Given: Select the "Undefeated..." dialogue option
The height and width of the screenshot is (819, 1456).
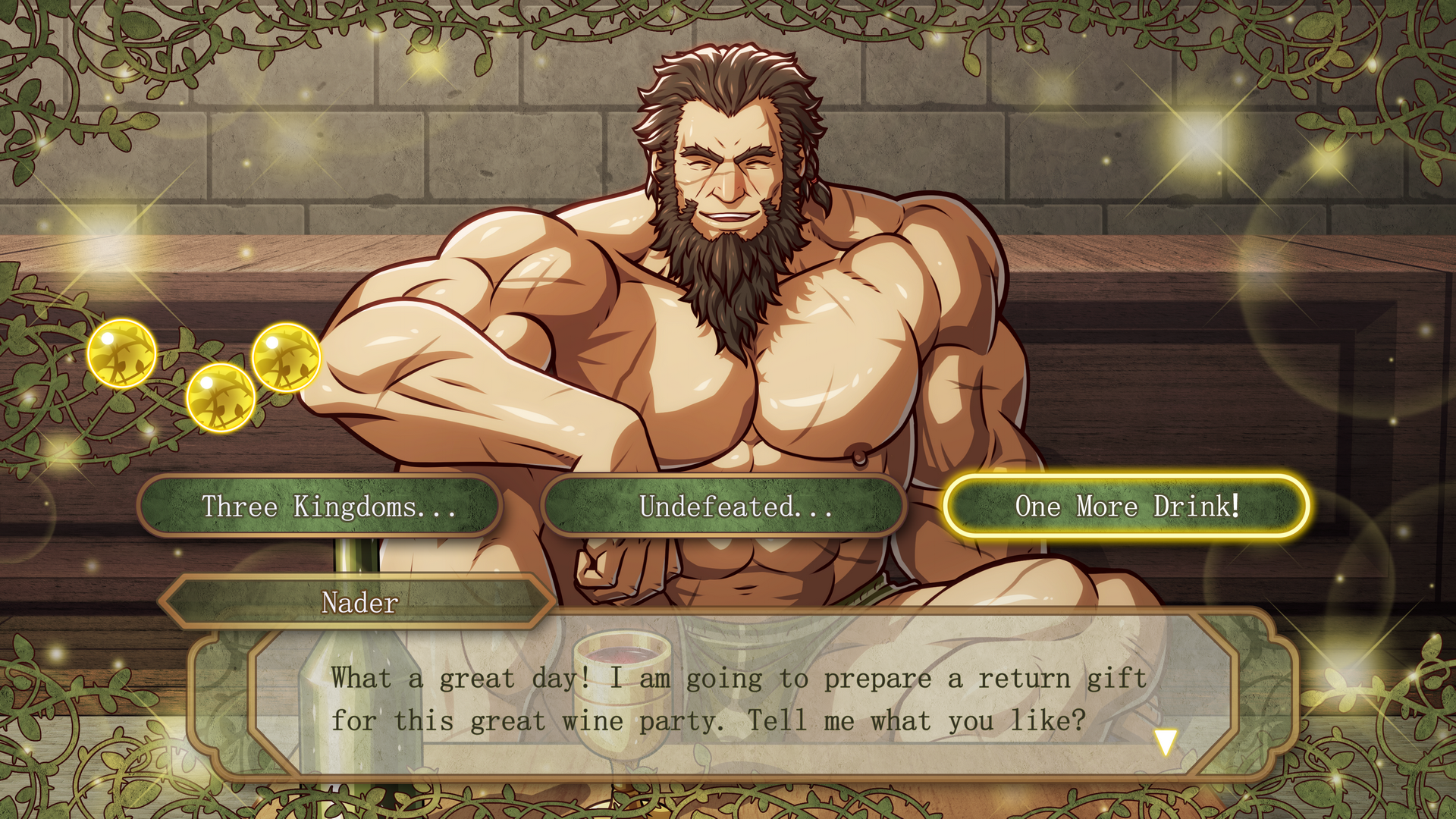Looking at the screenshot, I should coord(724,506).
